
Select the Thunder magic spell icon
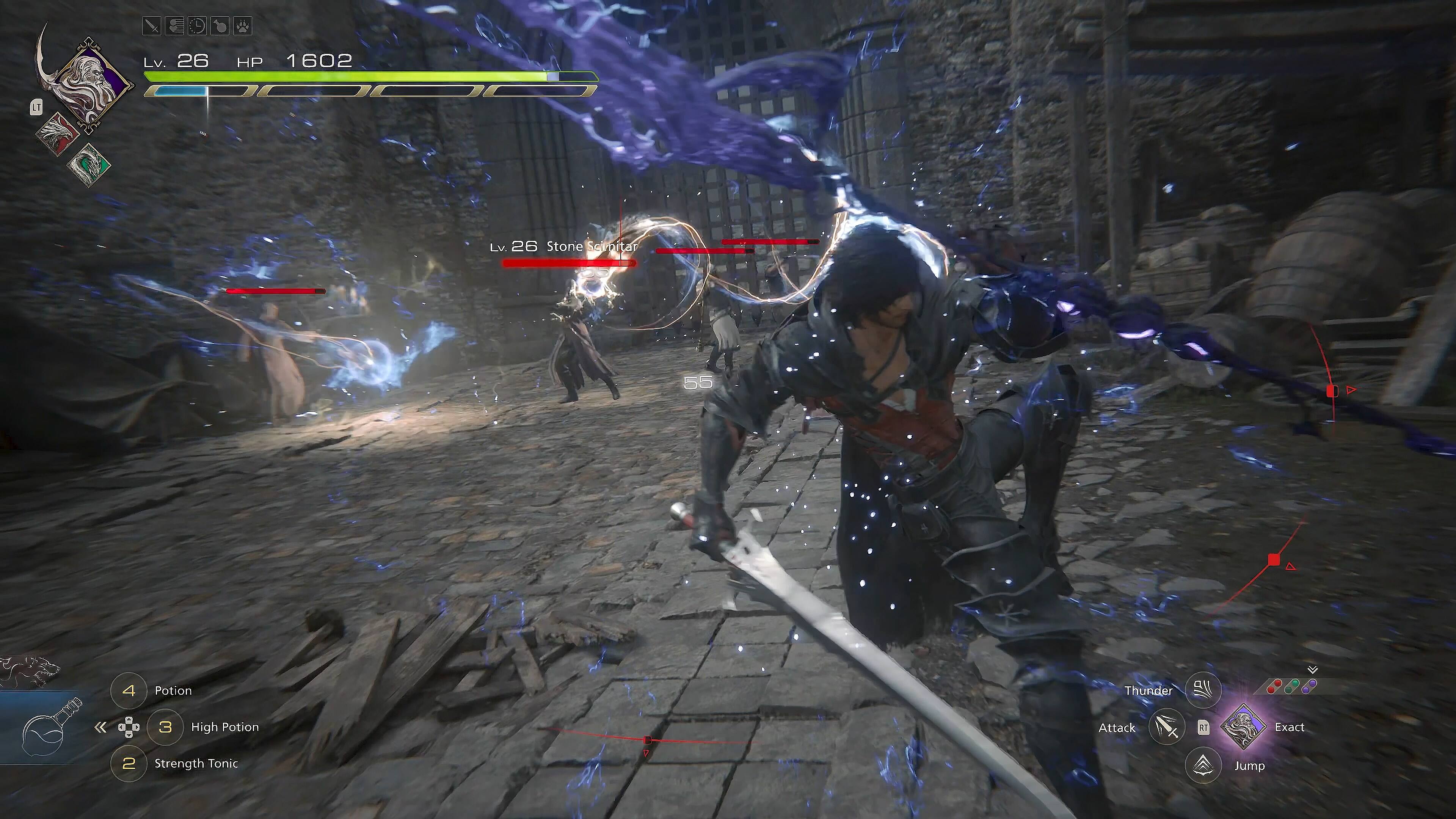click(x=1203, y=690)
